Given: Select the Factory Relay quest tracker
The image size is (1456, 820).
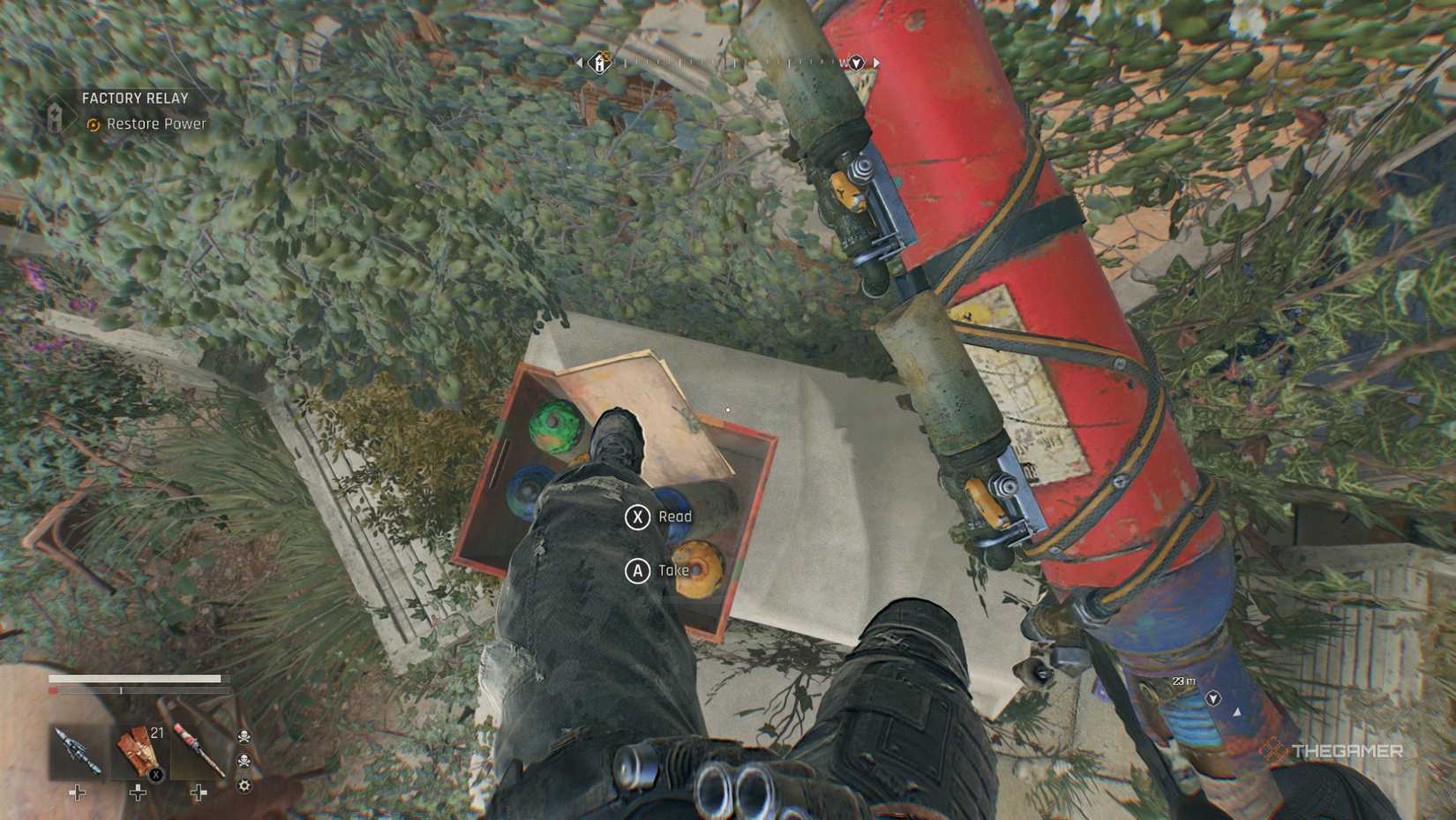Looking at the screenshot, I should point(134,99).
